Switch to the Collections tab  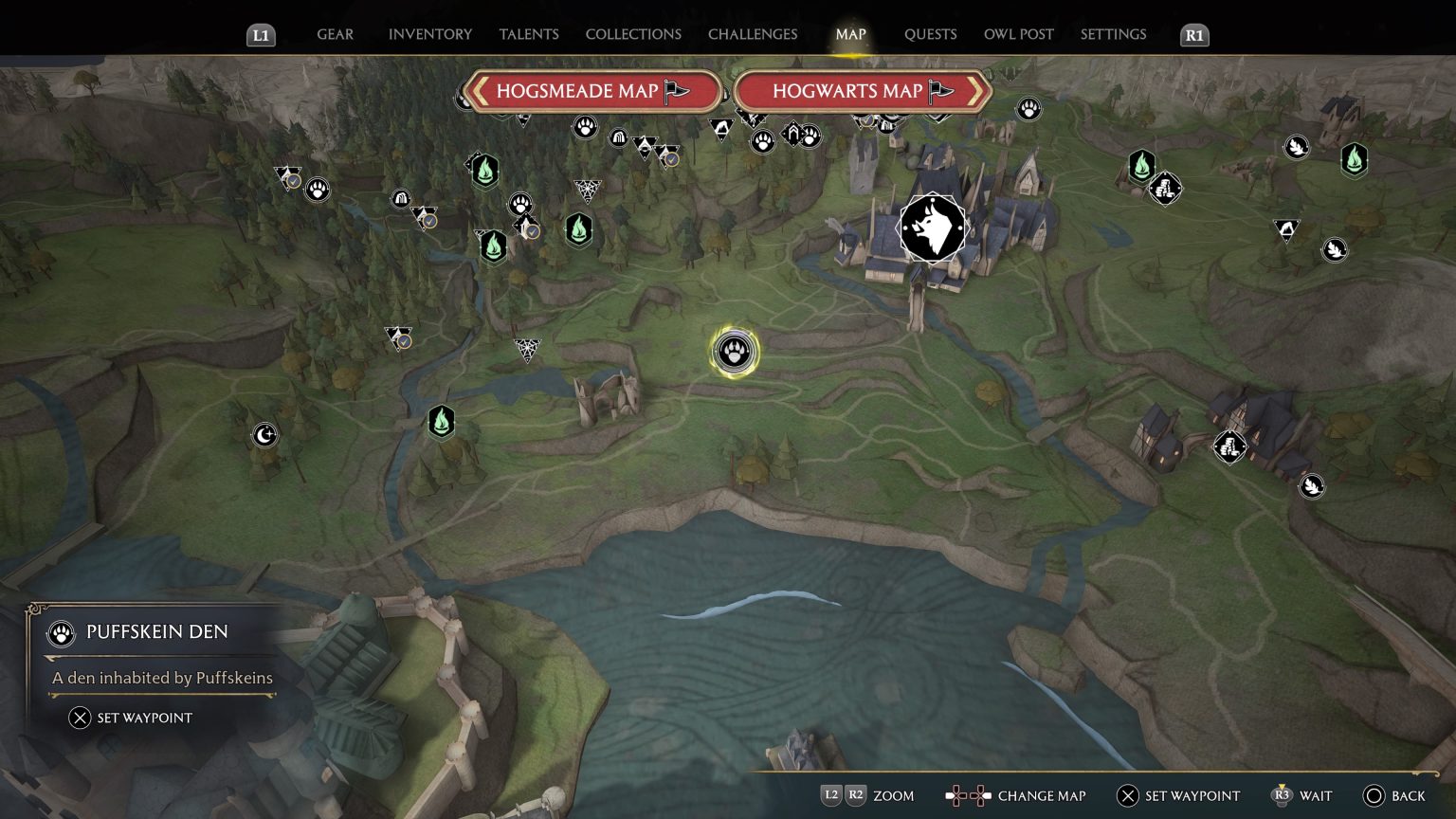click(x=632, y=34)
